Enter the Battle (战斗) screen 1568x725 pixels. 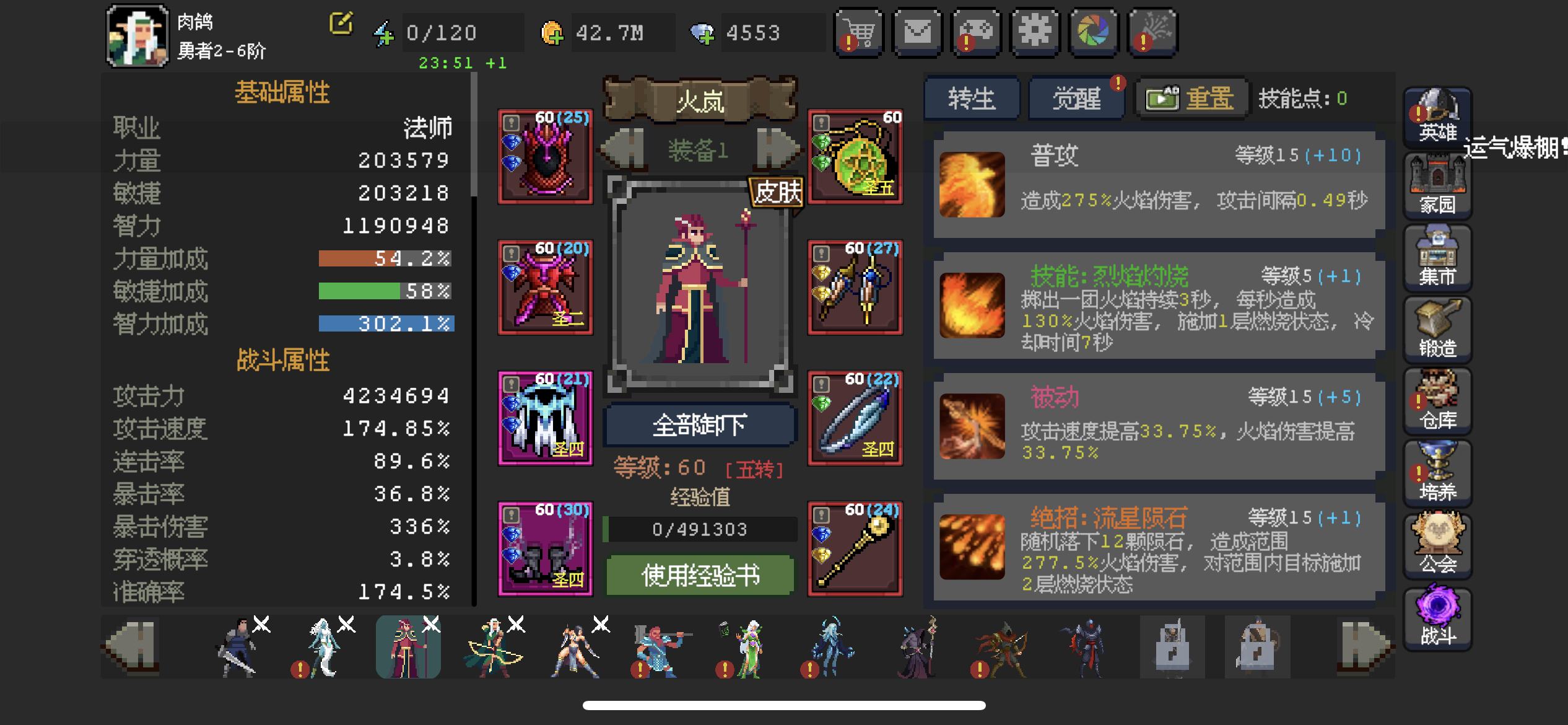tap(1437, 617)
